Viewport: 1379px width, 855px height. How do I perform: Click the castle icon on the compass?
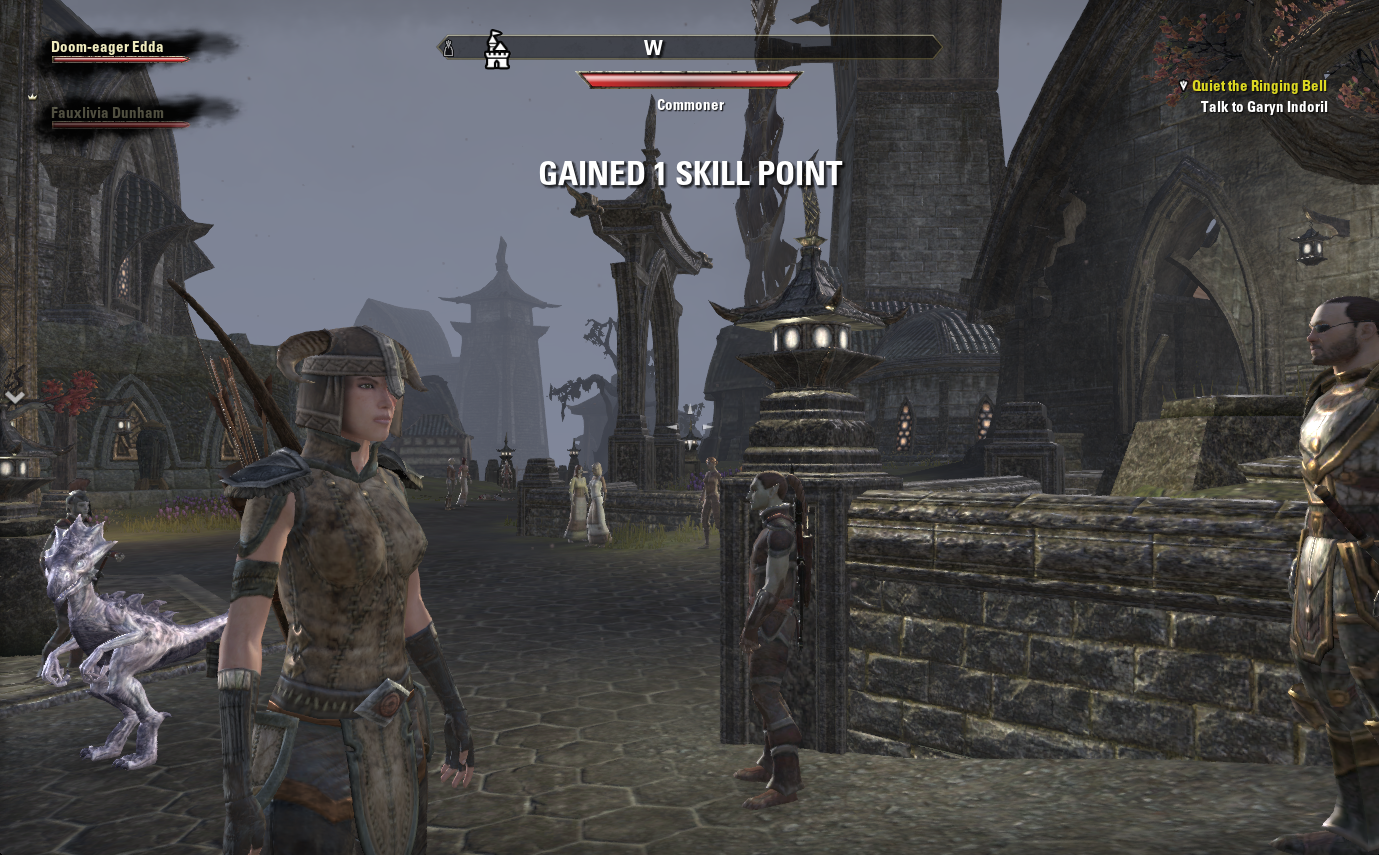tap(496, 49)
